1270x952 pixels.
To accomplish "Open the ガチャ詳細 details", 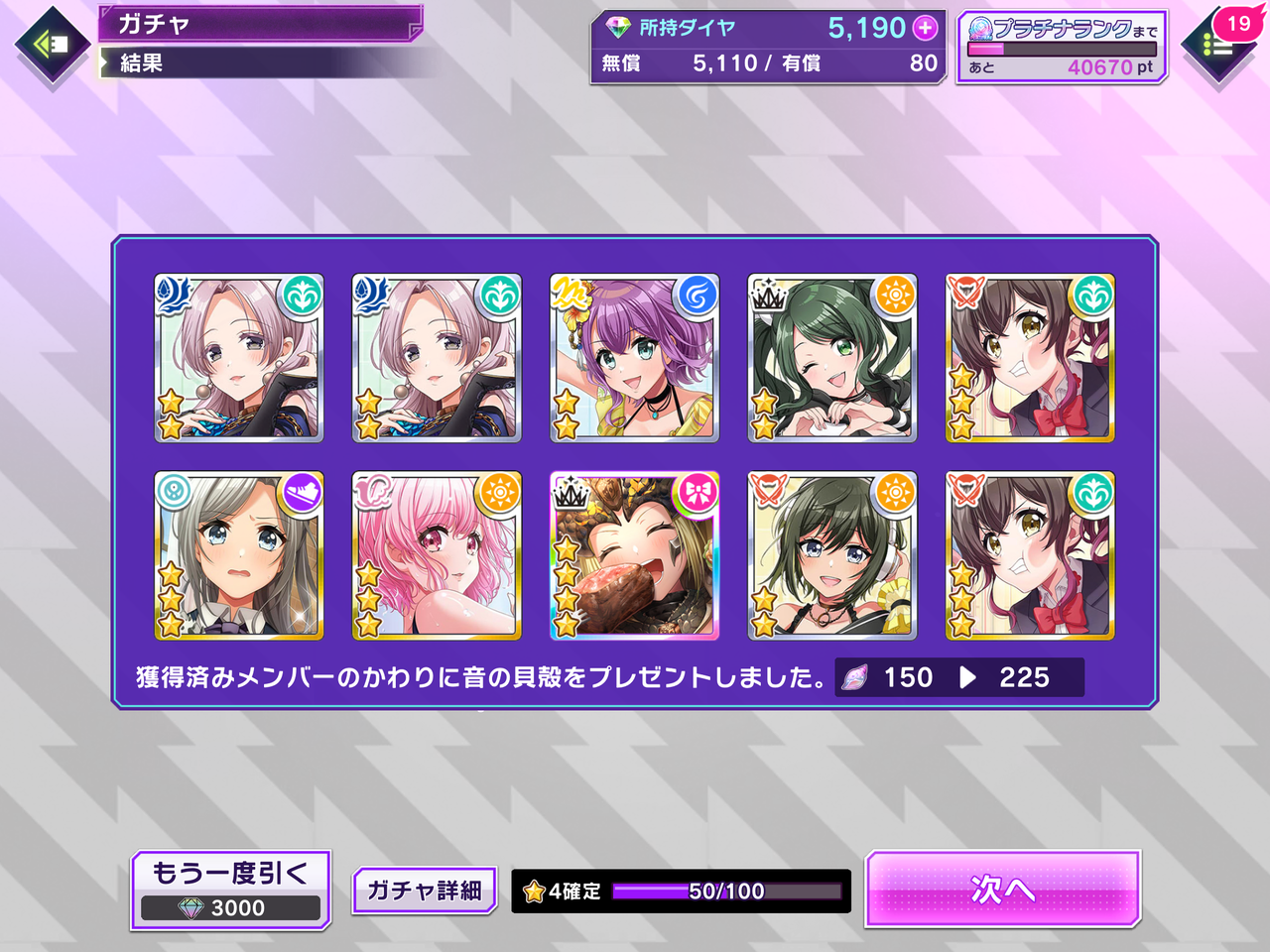I will (x=424, y=890).
